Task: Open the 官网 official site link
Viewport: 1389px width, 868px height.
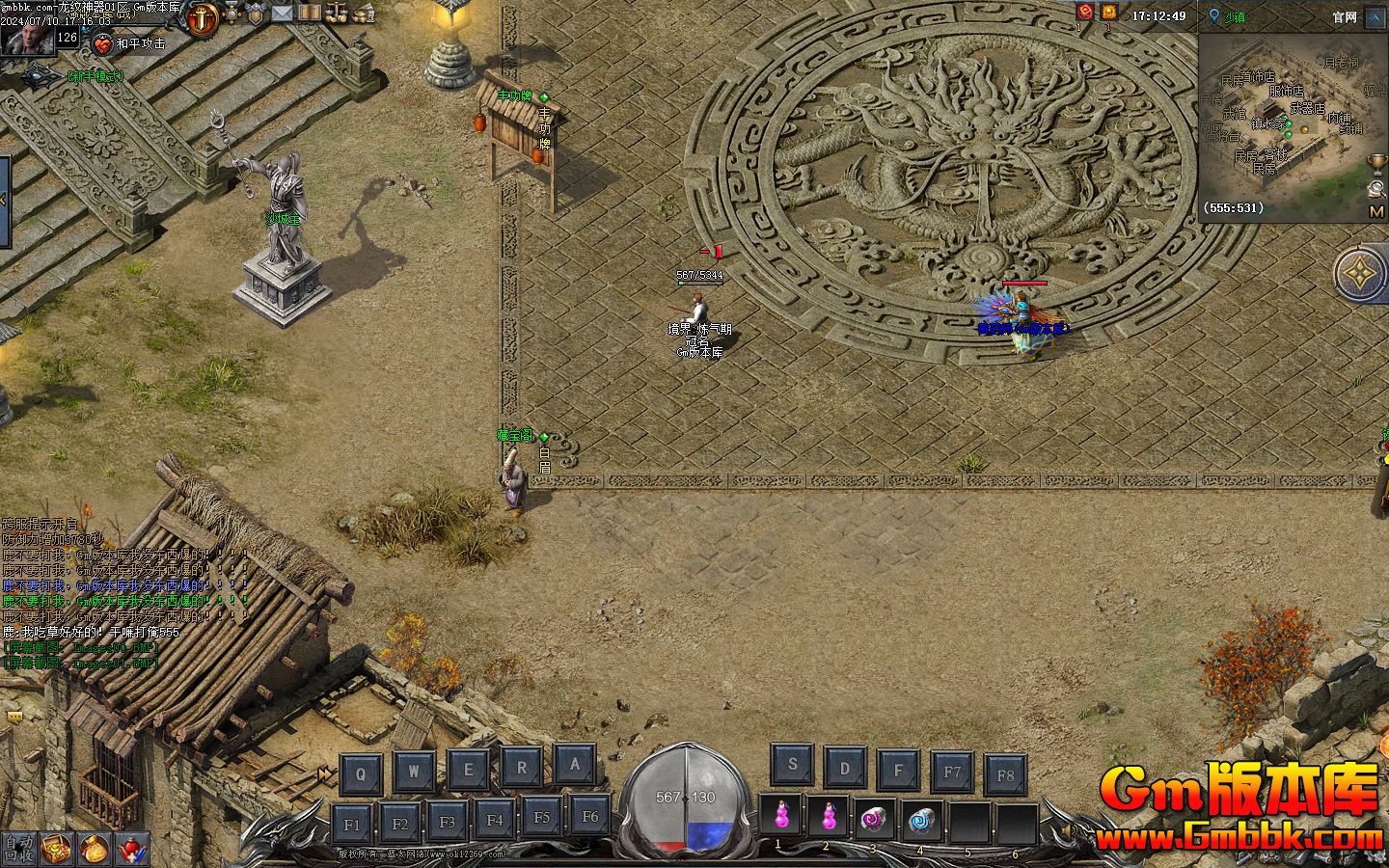Action: (1345, 16)
